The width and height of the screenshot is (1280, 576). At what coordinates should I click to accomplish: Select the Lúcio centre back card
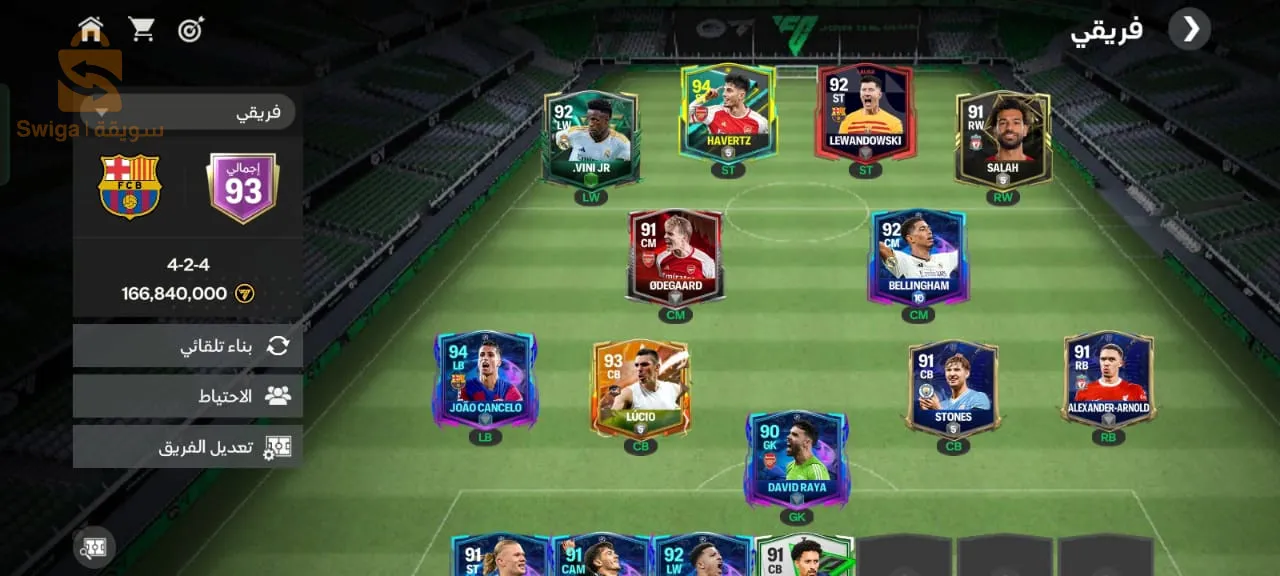click(x=640, y=388)
